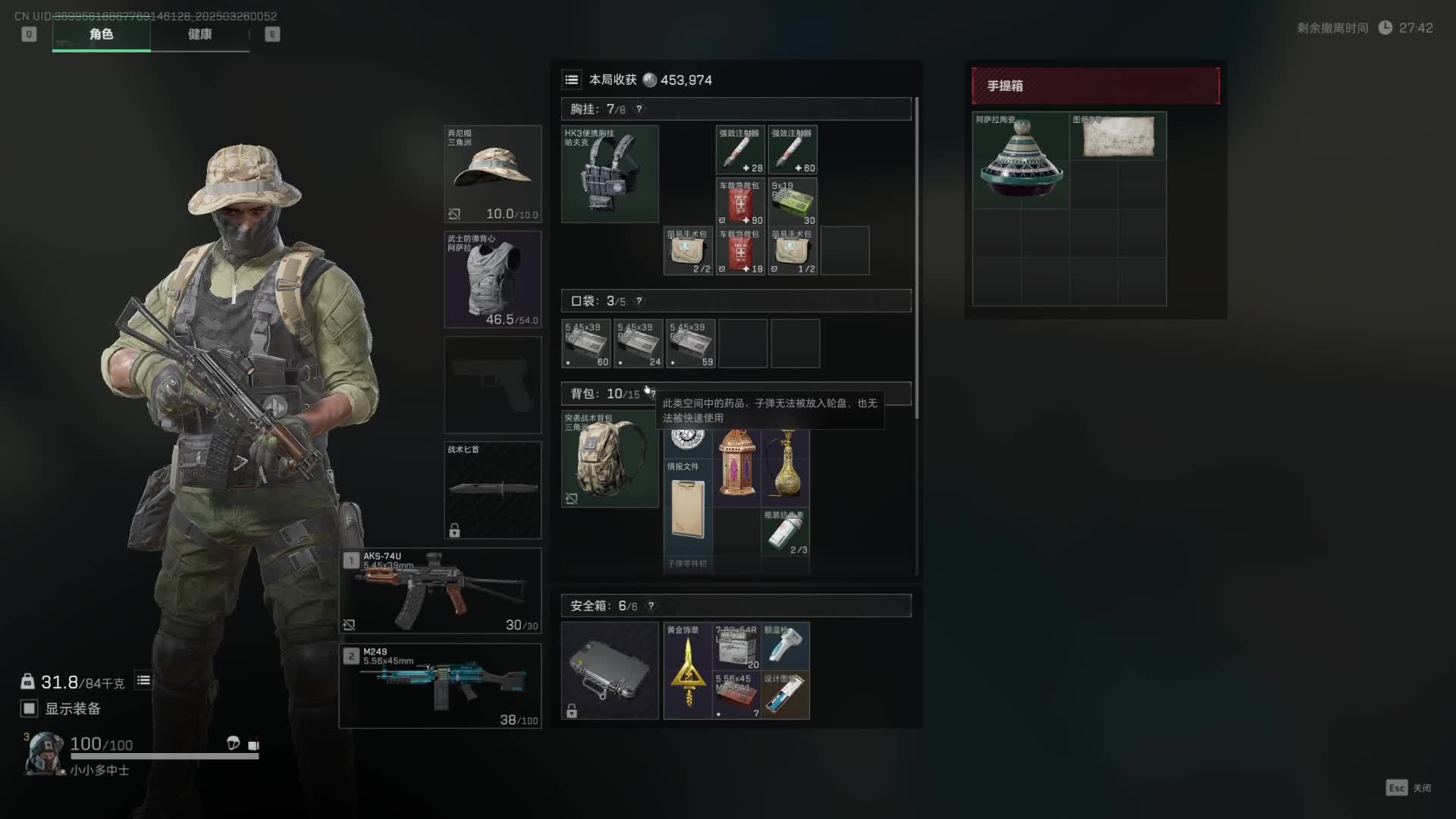Viewport: 1456px width, 819px height.
Task: Select the 武士防弹背心 armor slot
Action: [492, 279]
